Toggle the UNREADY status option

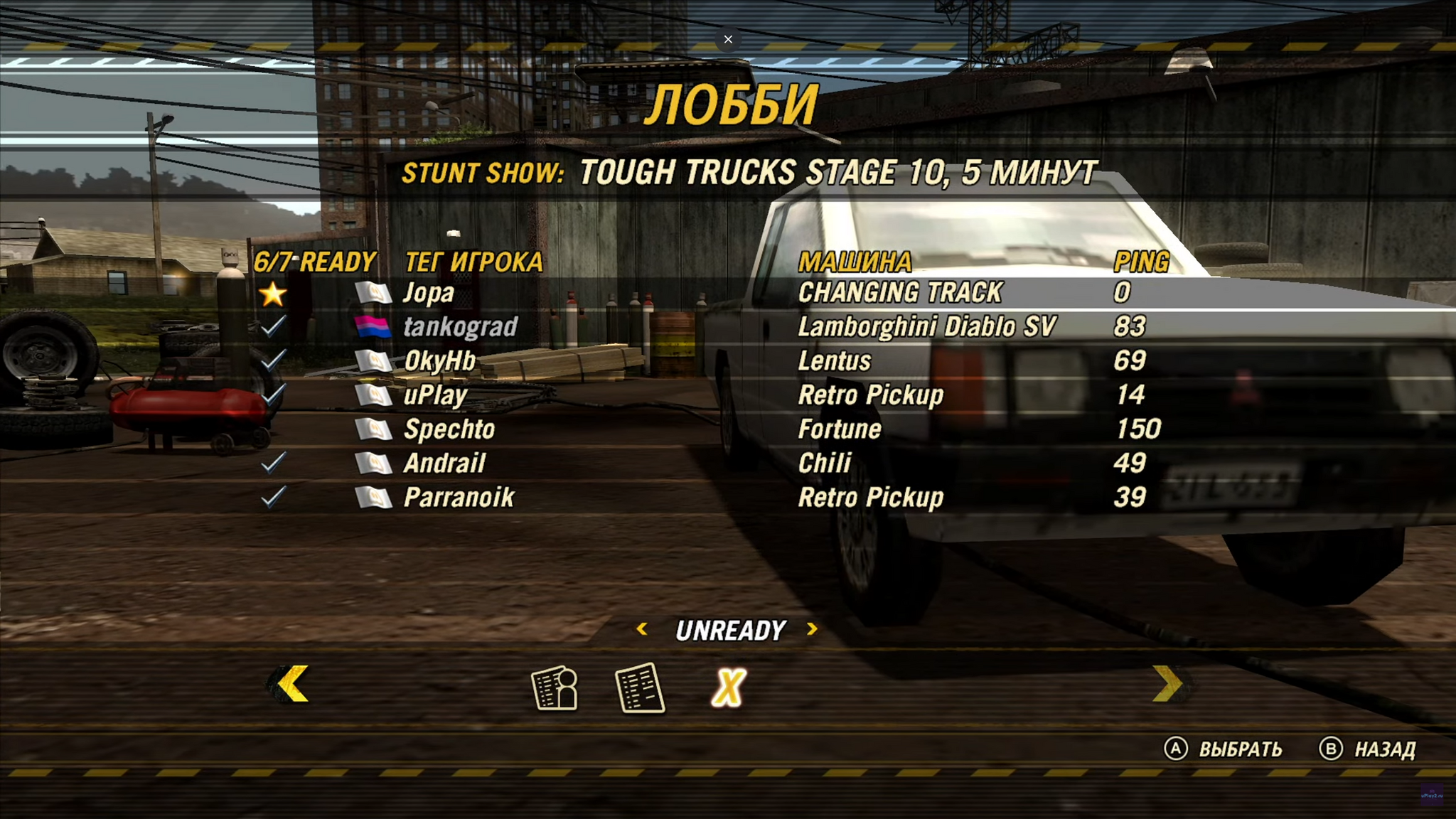click(x=730, y=631)
